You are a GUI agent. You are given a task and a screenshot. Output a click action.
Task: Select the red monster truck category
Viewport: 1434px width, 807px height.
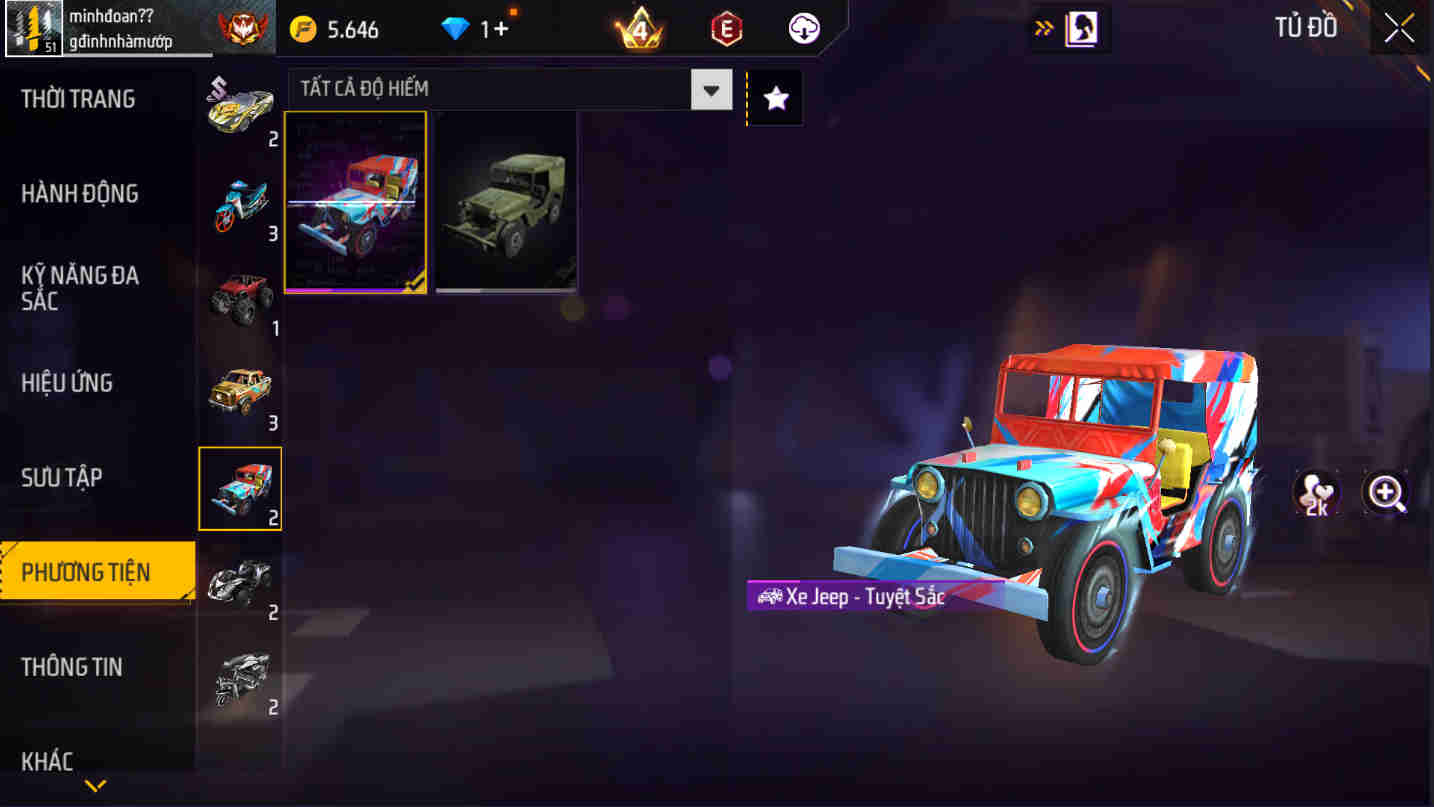(x=240, y=299)
